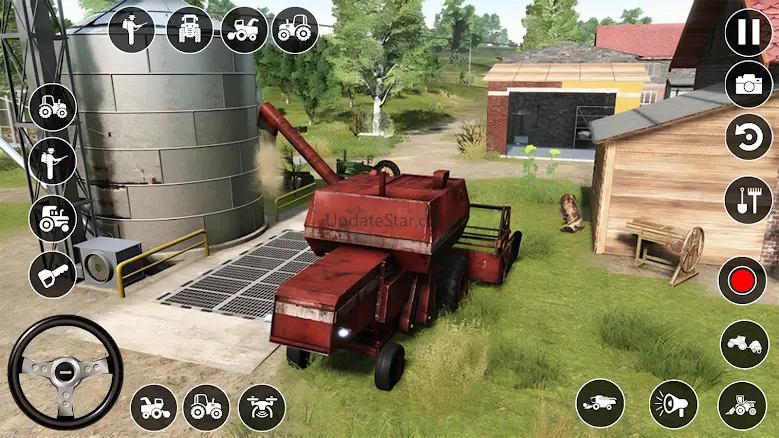Viewport: 779px width, 438px height.
Task: Sound the megaphone horn
Action: pos(674,404)
